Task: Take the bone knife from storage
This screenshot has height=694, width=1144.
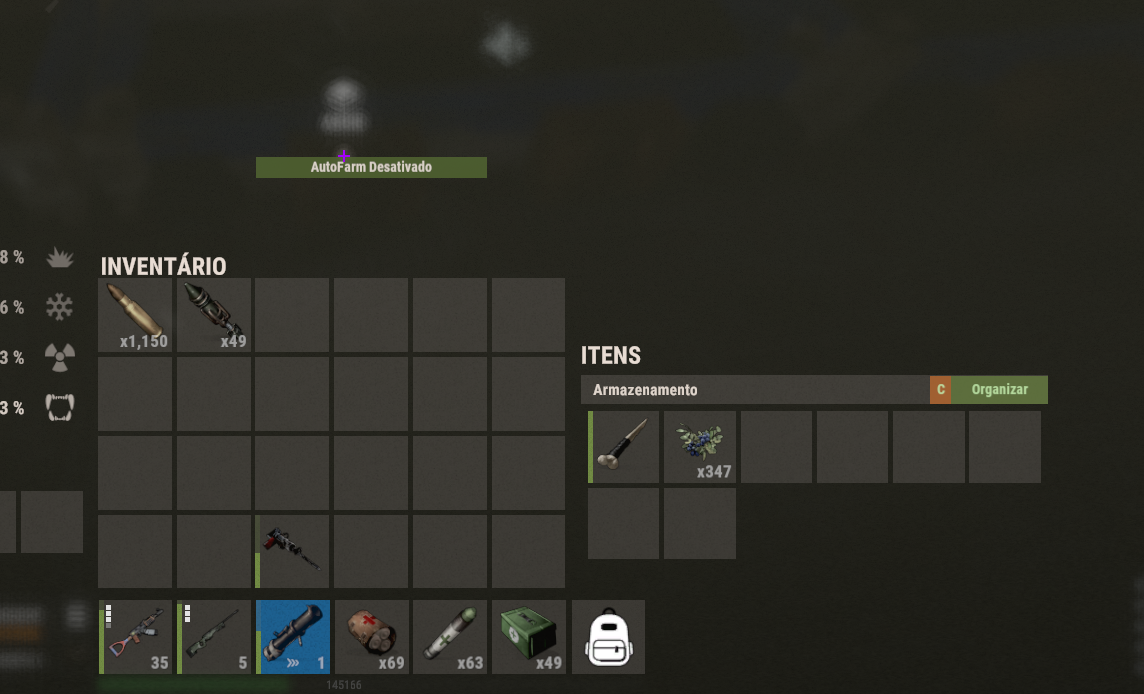Action: [624, 447]
